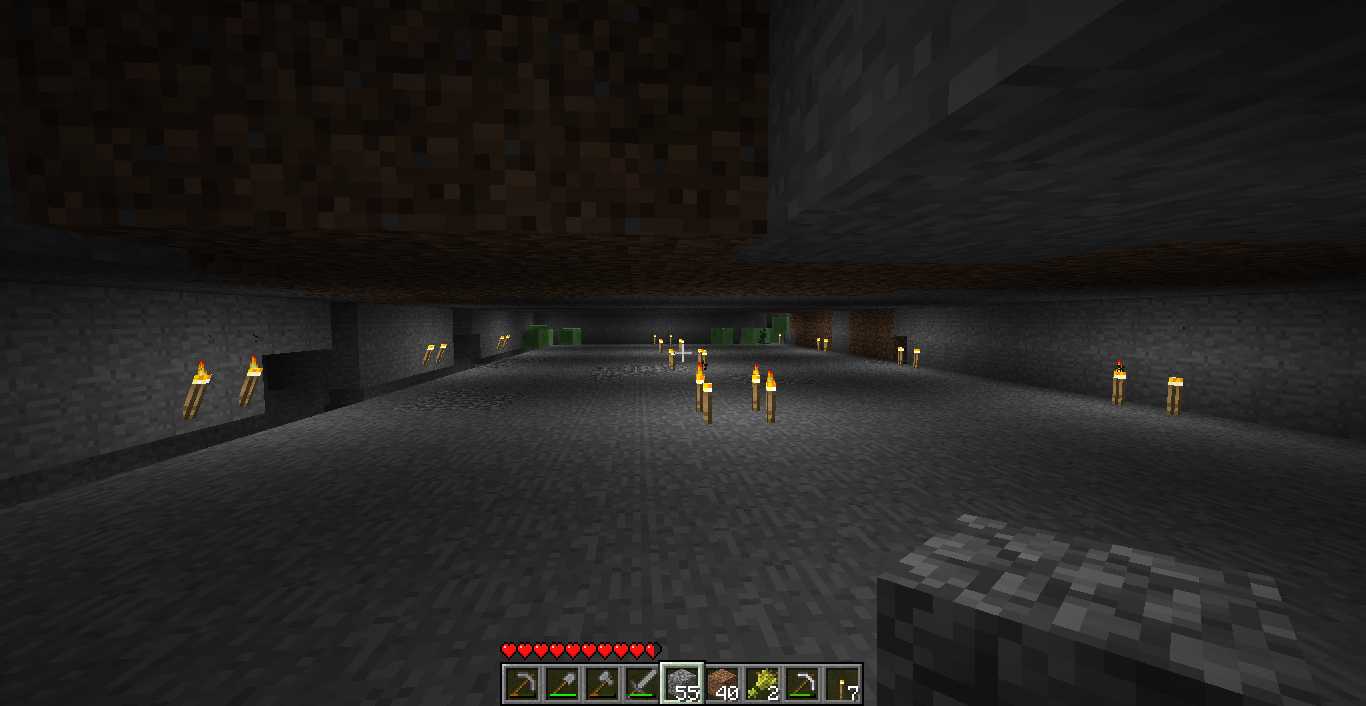Screen dimensions: 1366x706
Task: Equip the sword from the hotbar
Action: pyautogui.click(x=642, y=684)
